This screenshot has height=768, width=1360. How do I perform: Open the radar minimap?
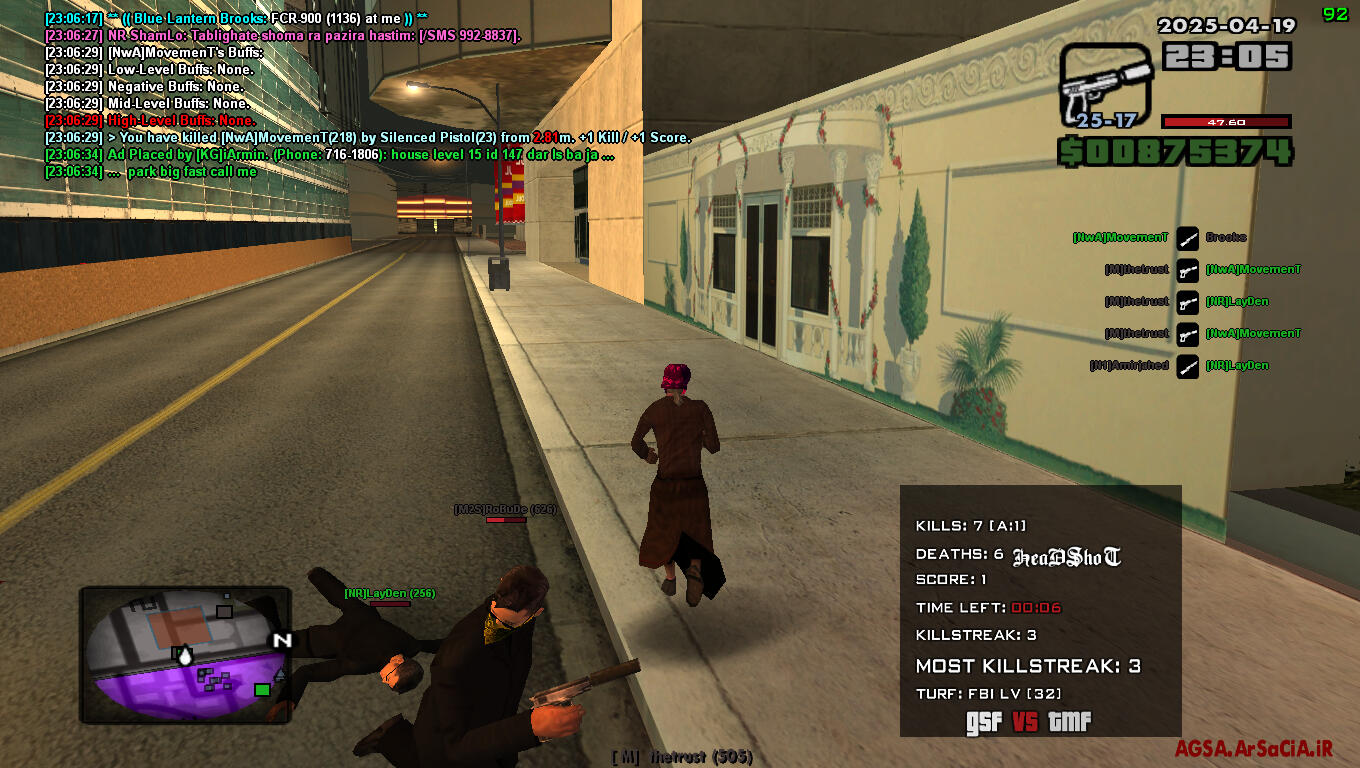click(x=185, y=655)
